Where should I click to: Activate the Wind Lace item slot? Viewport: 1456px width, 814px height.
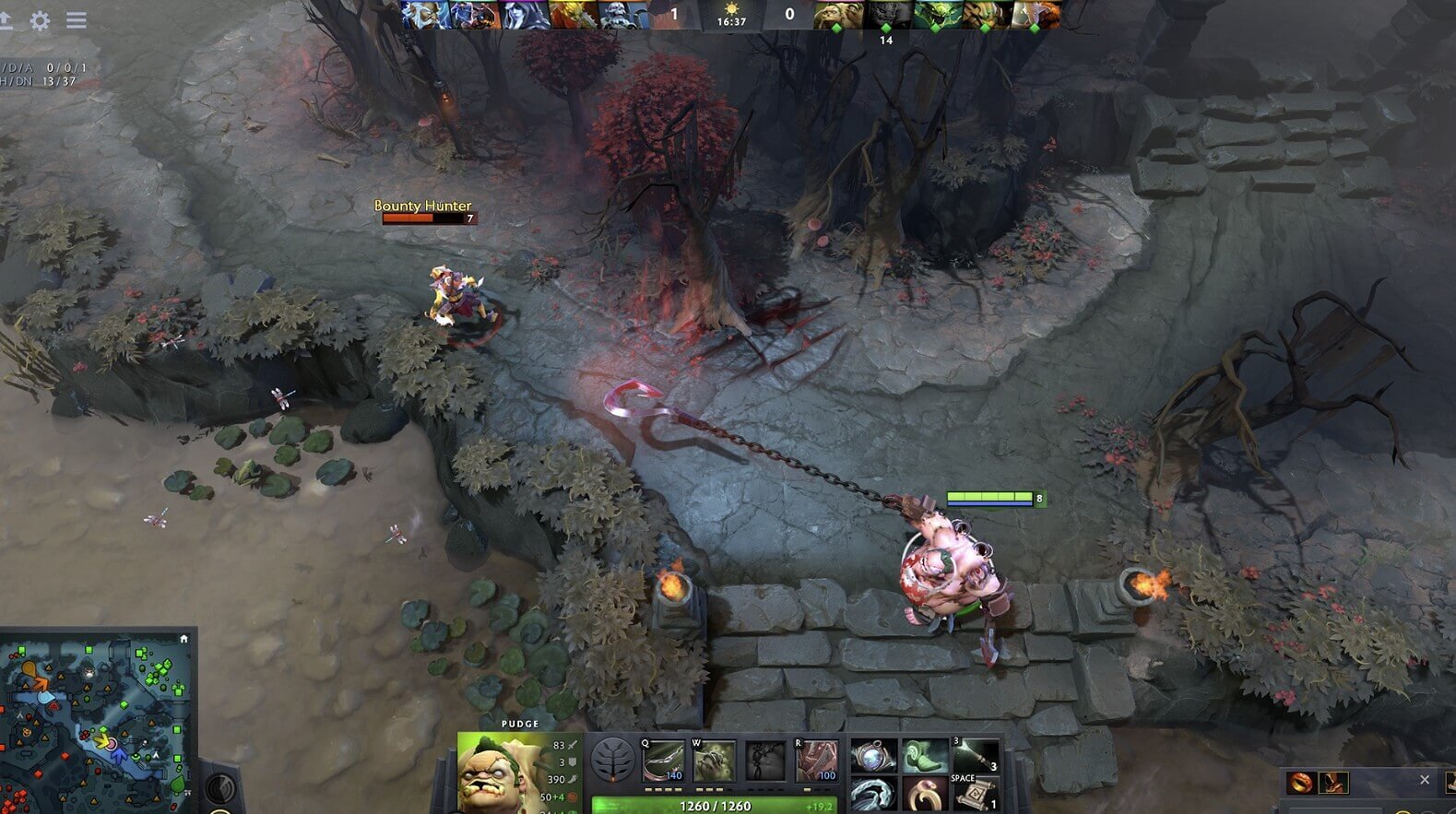click(872, 794)
